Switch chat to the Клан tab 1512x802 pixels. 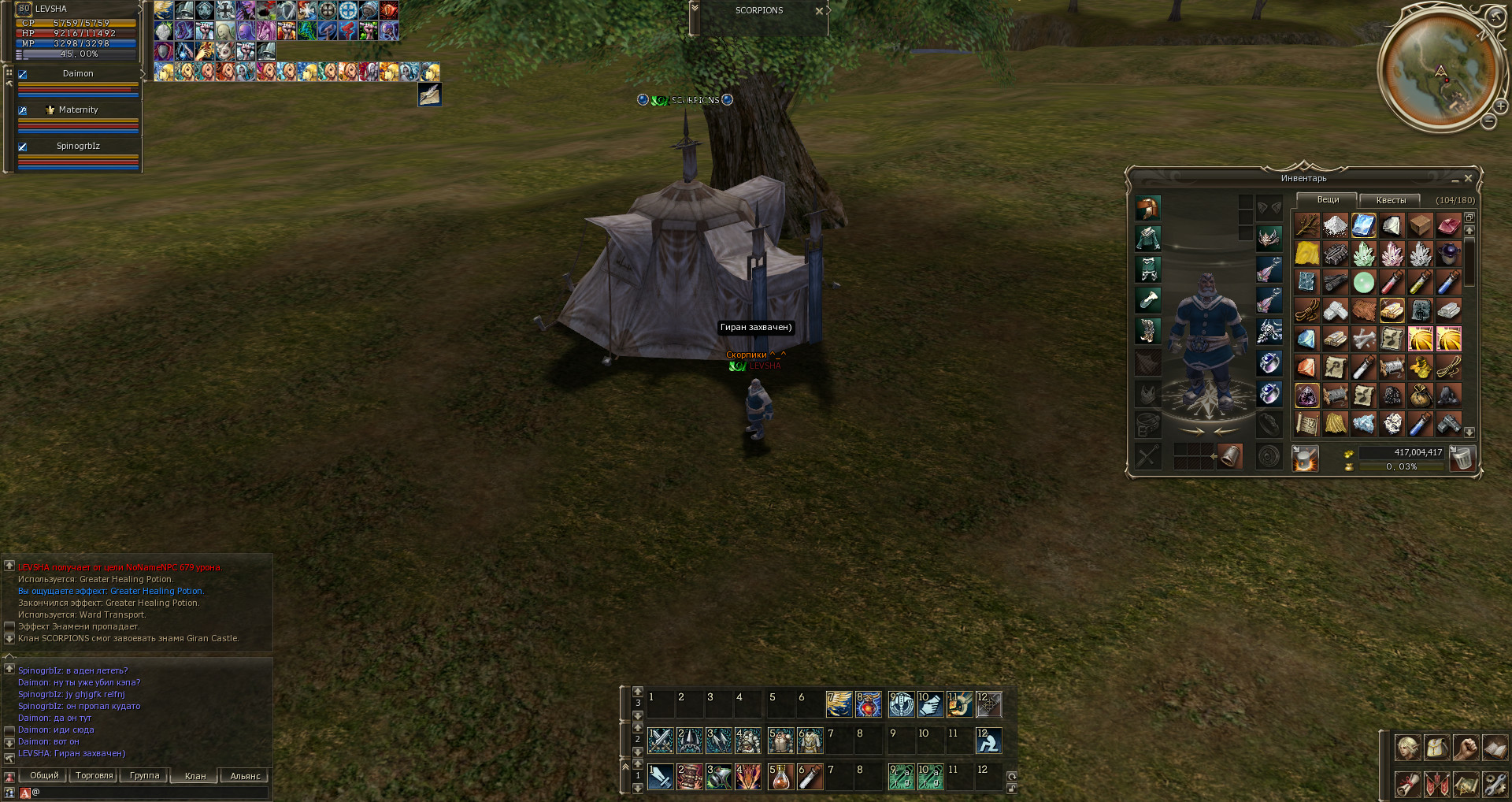pyautogui.click(x=195, y=776)
